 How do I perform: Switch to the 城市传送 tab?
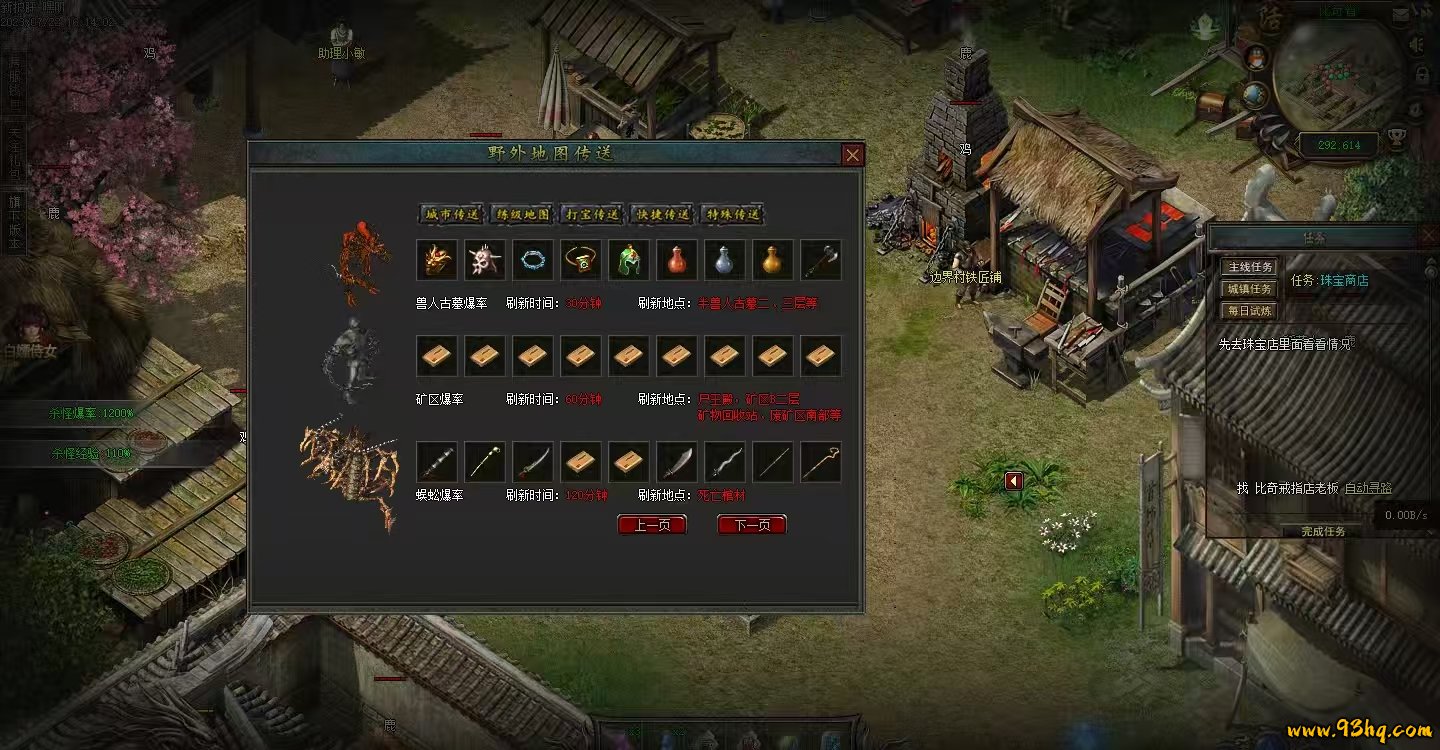pos(452,215)
